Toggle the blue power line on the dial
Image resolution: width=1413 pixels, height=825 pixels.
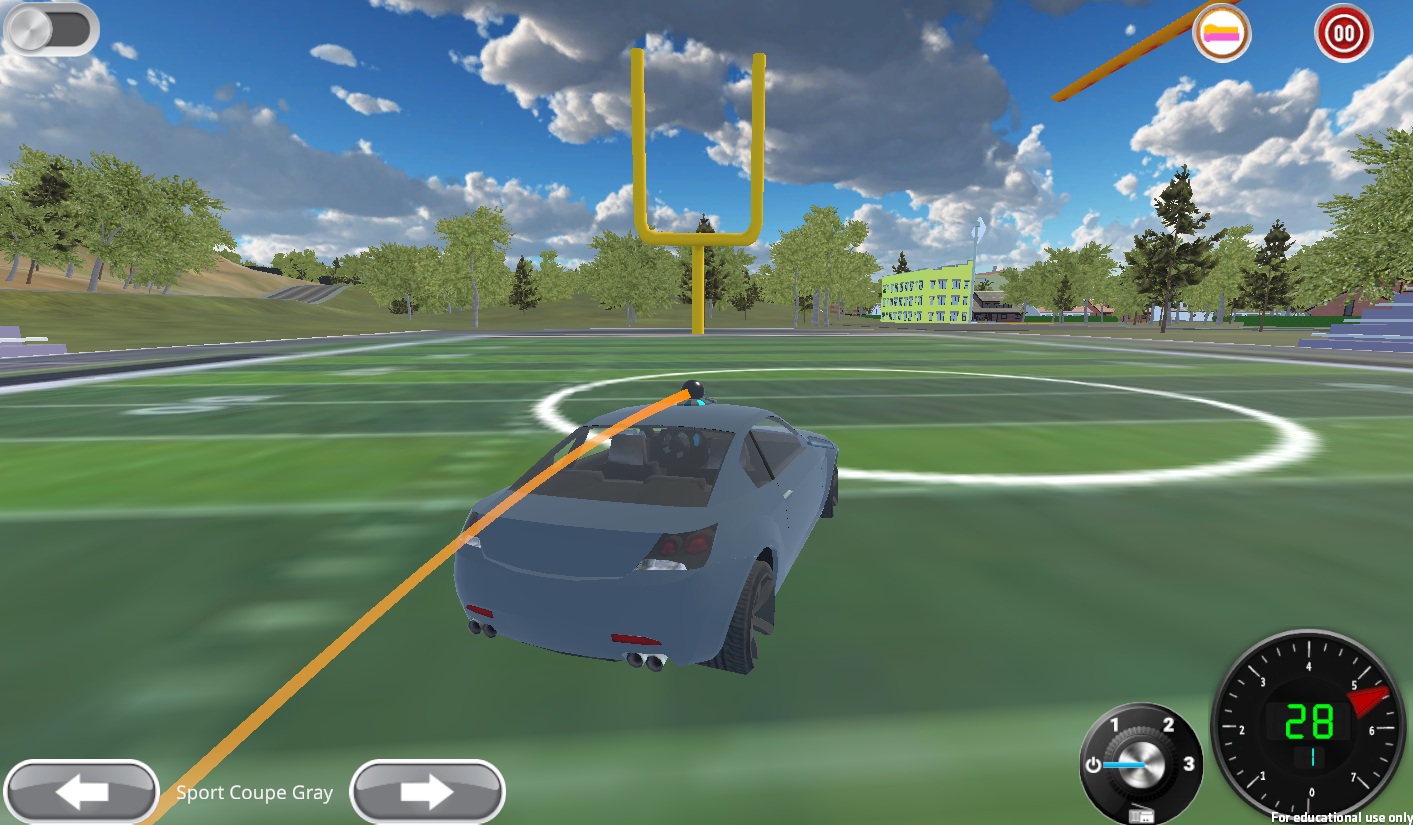point(1124,765)
